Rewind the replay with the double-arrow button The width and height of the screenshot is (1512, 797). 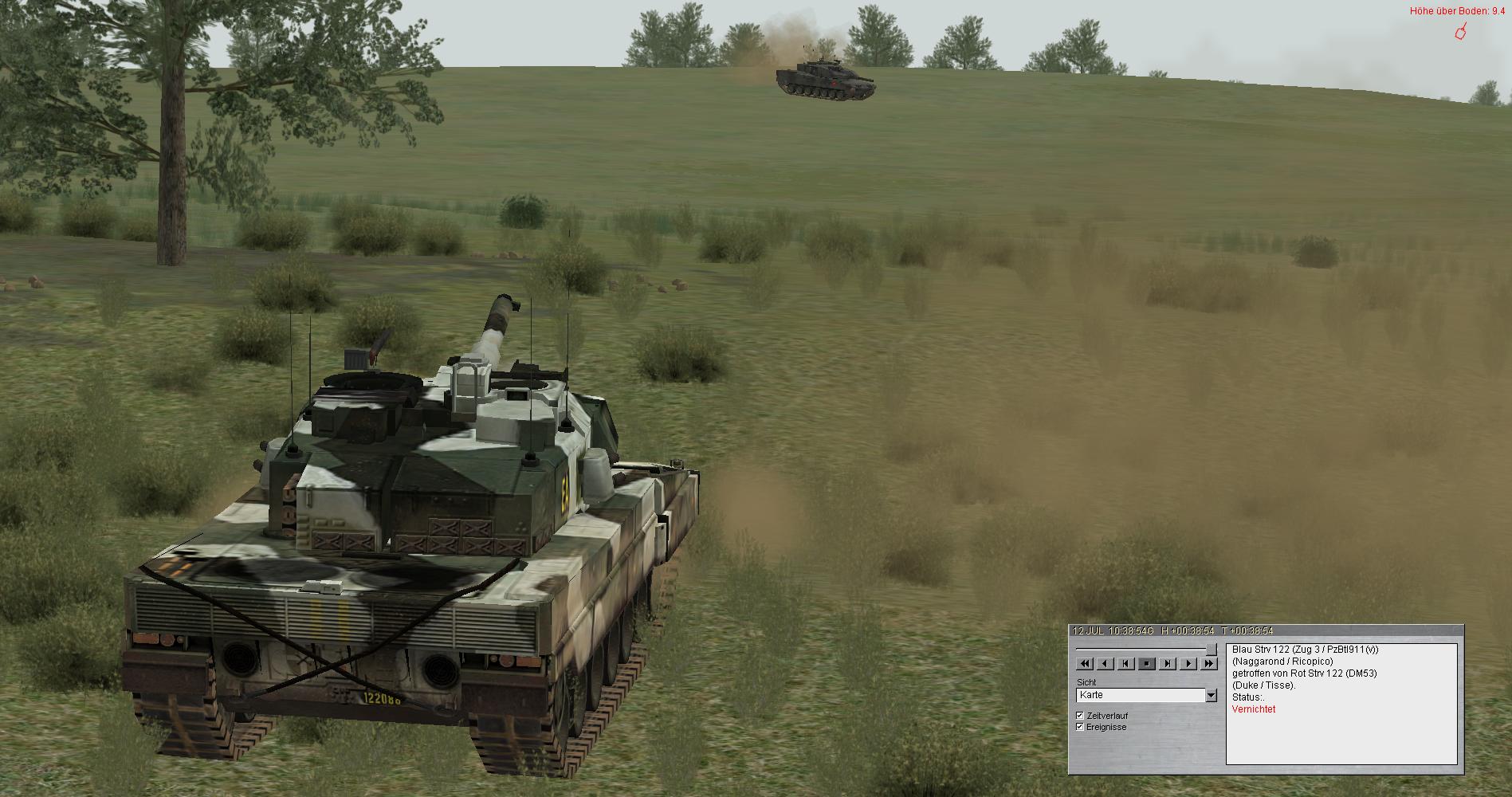click(1085, 663)
